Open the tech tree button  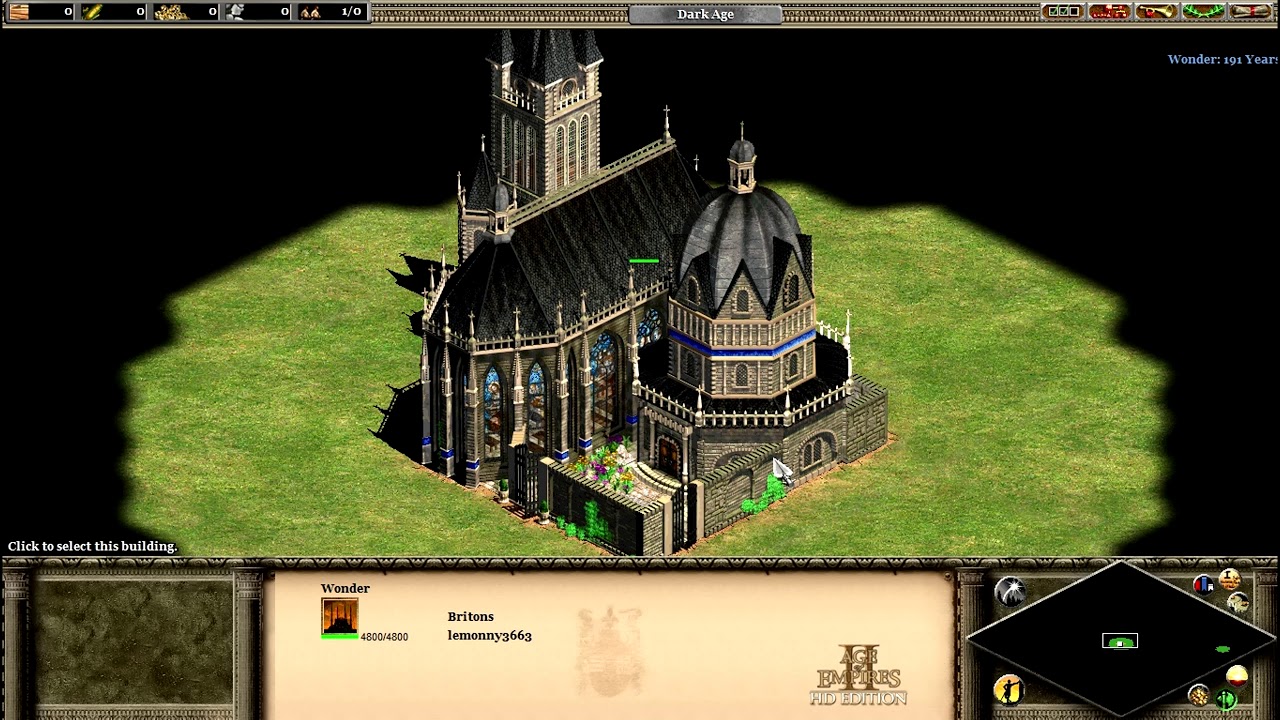click(1109, 12)
